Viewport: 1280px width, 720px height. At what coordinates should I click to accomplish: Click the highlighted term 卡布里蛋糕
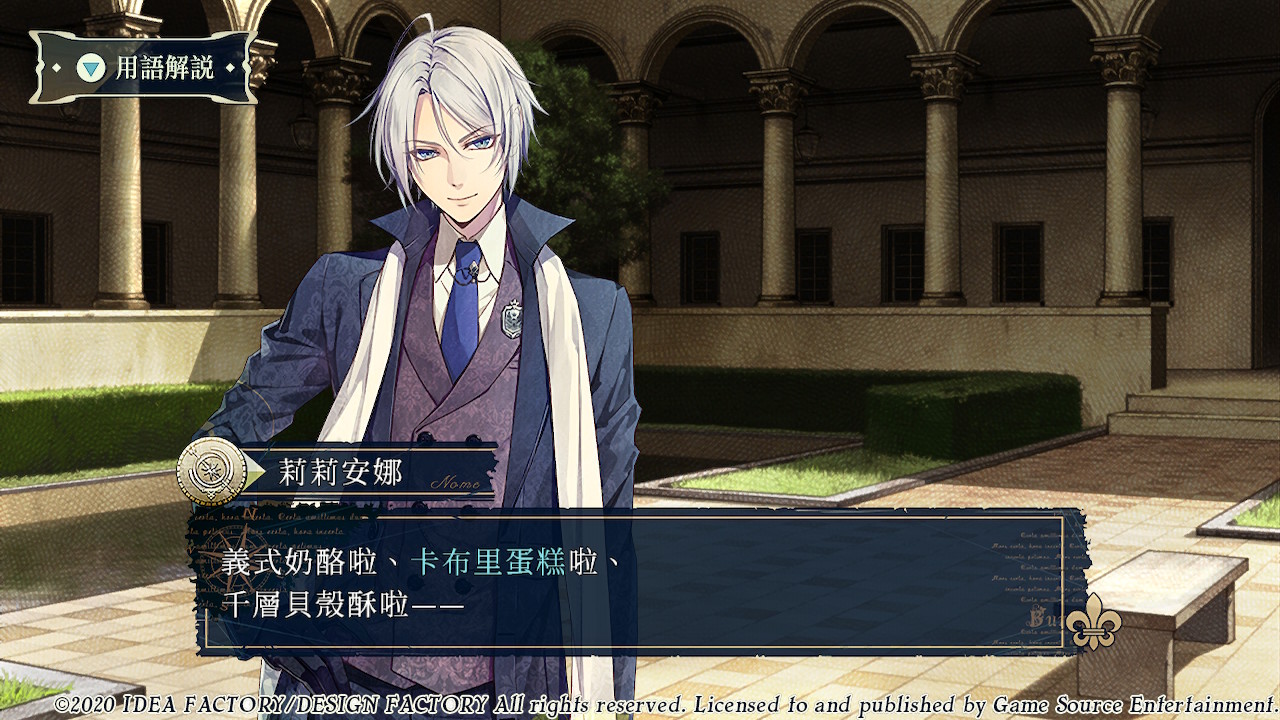488,562
